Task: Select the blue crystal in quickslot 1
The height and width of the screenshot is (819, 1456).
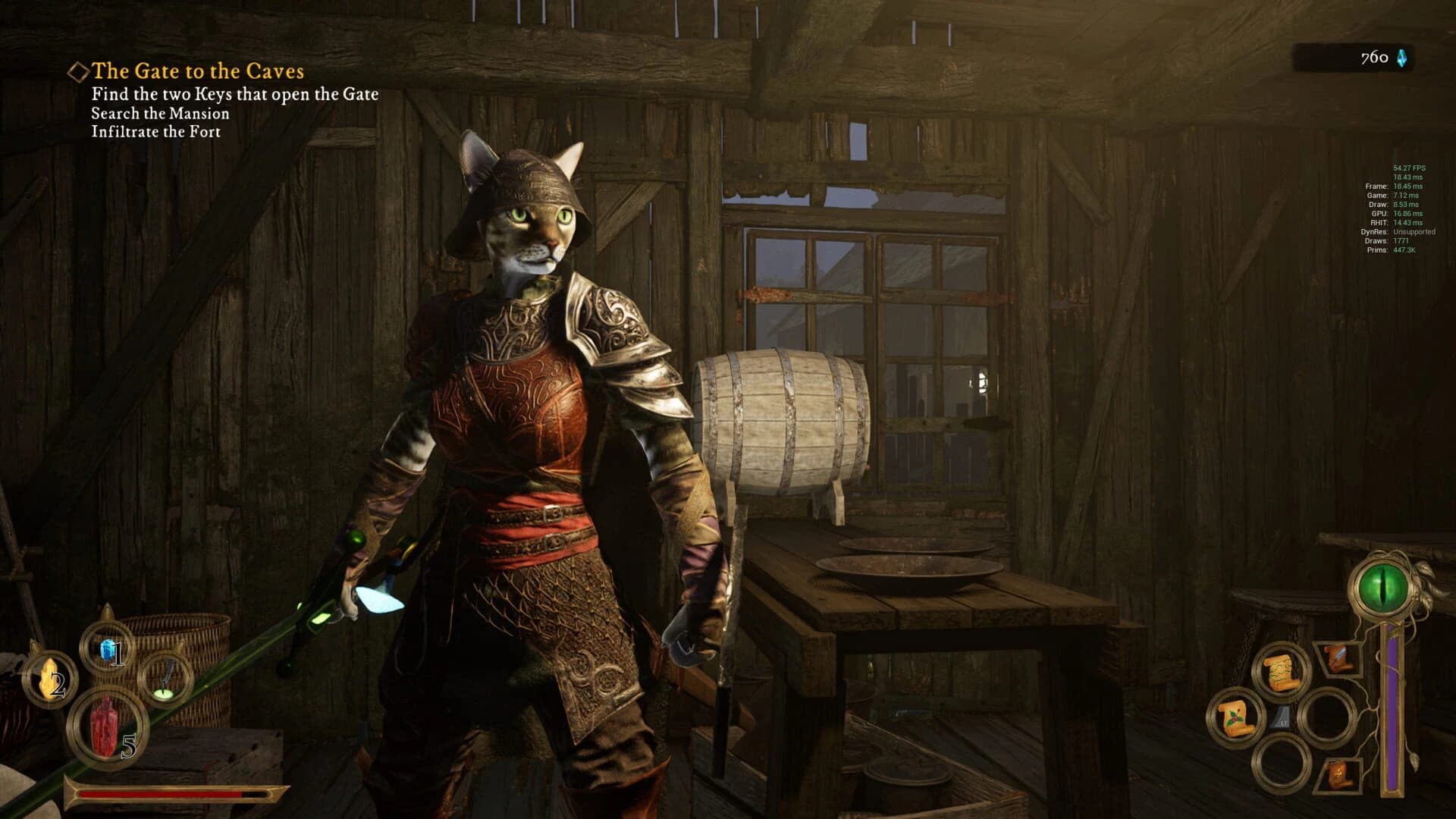Action: pyautogui.click(x=108, y=649)
